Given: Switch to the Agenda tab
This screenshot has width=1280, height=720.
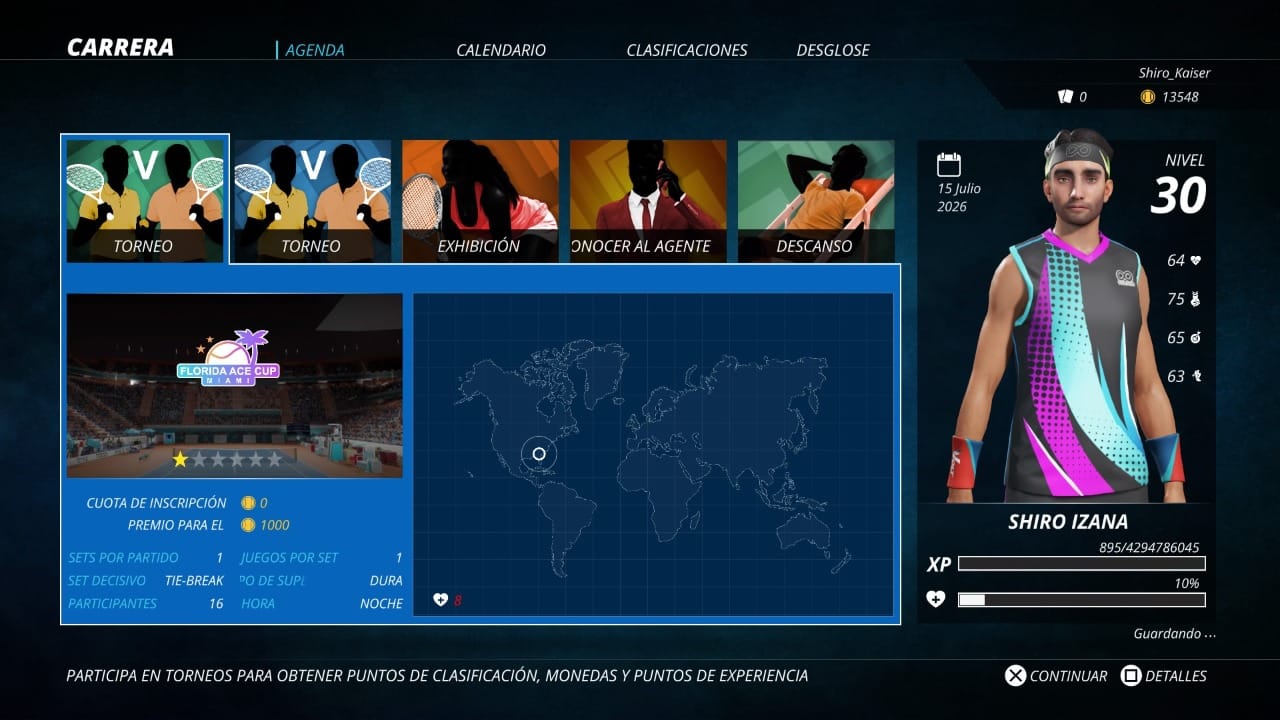Looking at the screenshot, I should [x=314, y=50].
